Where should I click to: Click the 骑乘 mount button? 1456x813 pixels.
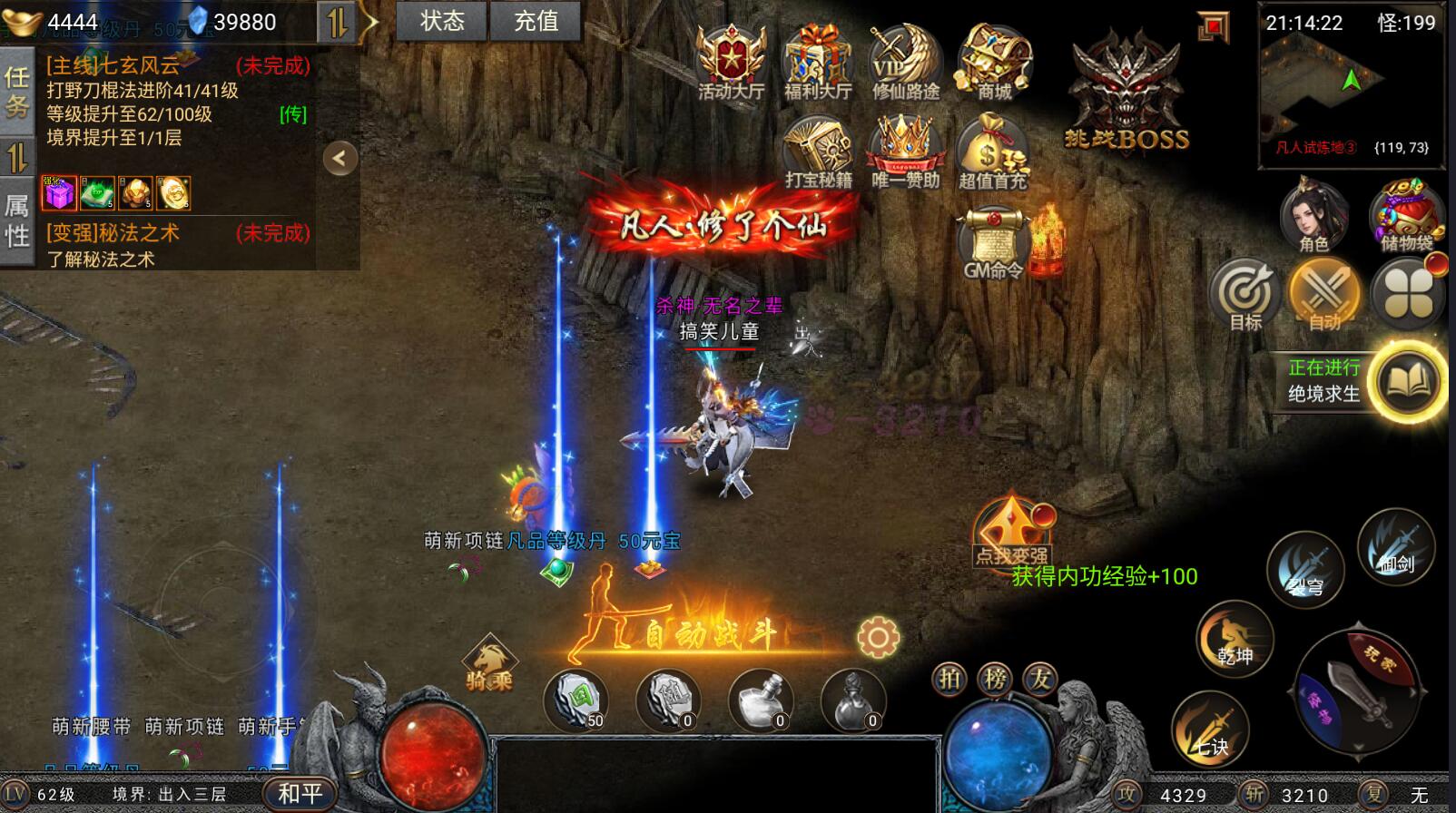489,664
